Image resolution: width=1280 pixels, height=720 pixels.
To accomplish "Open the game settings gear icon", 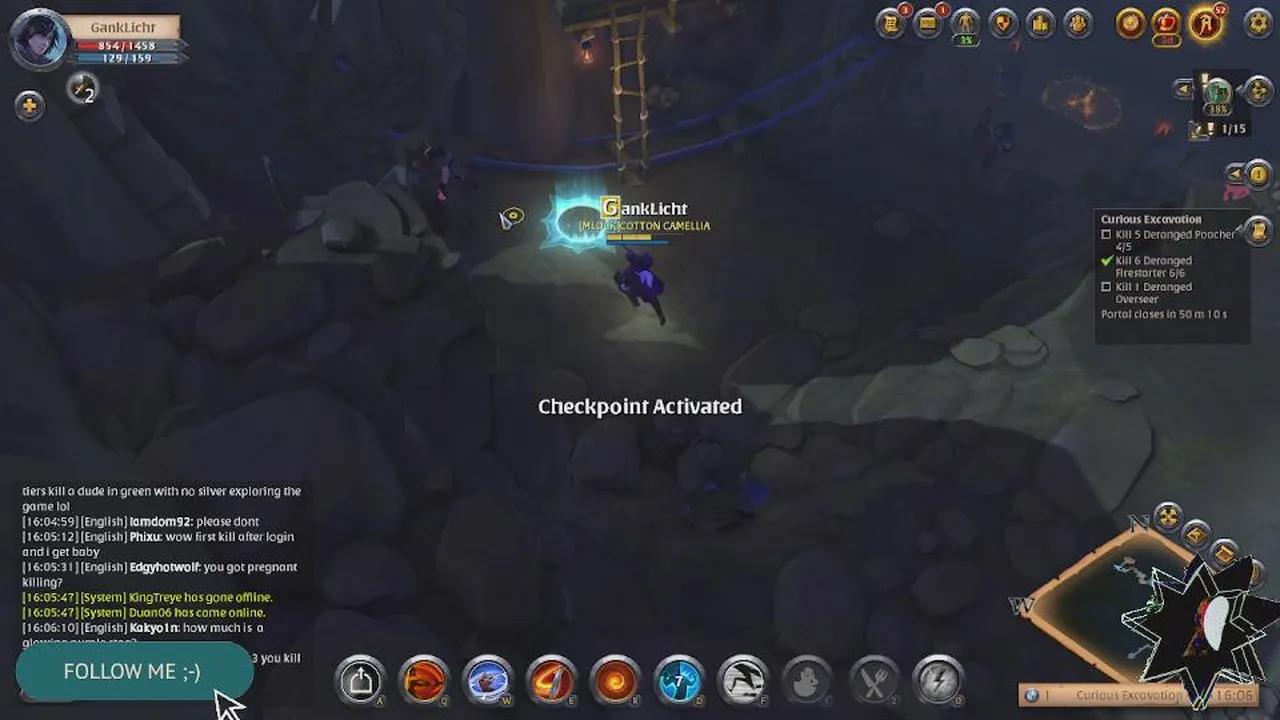I will pyautogui.click(x=1258, y=22).
